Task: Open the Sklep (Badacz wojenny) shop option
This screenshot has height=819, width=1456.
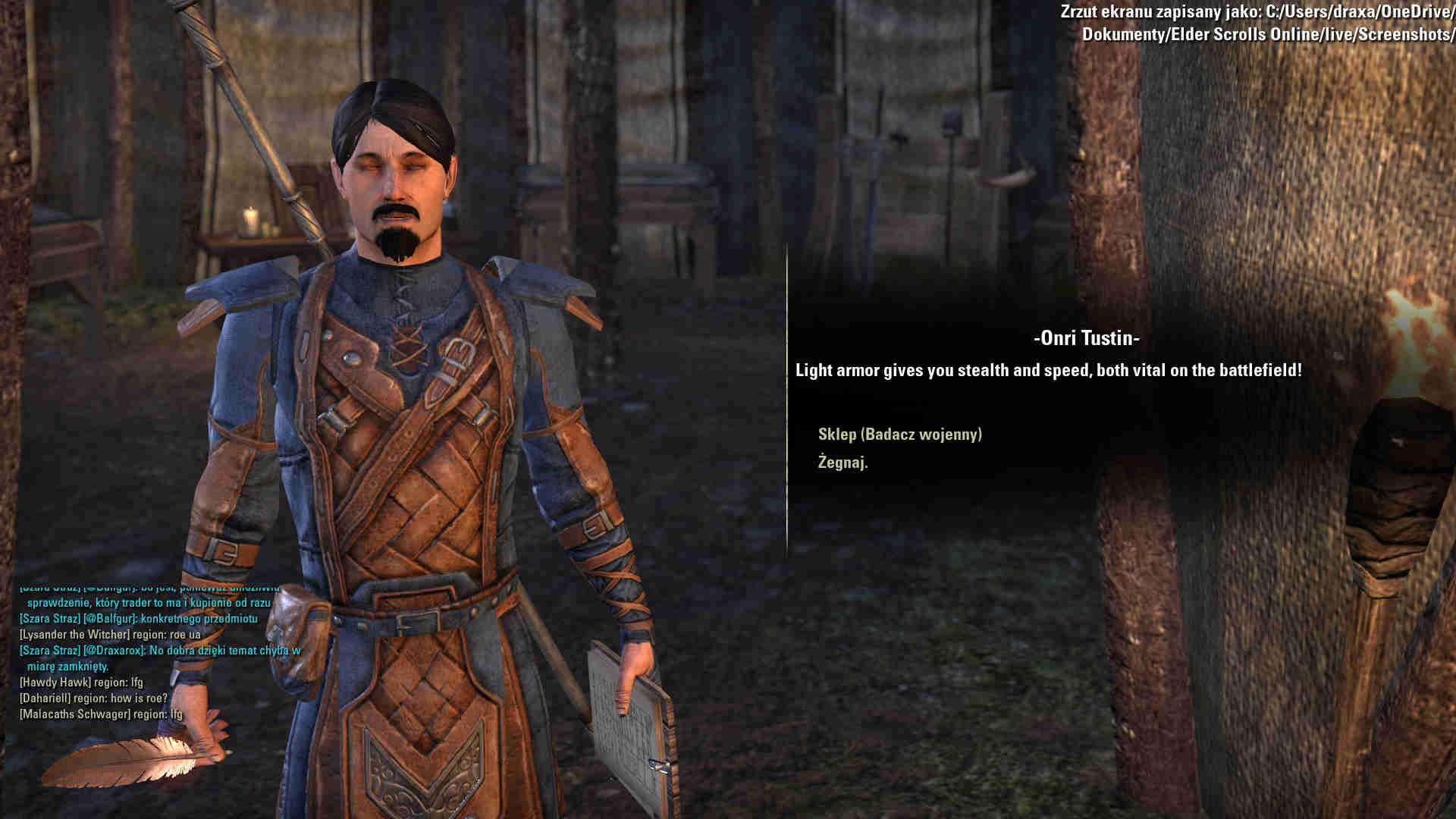Action: click(899, 435)
